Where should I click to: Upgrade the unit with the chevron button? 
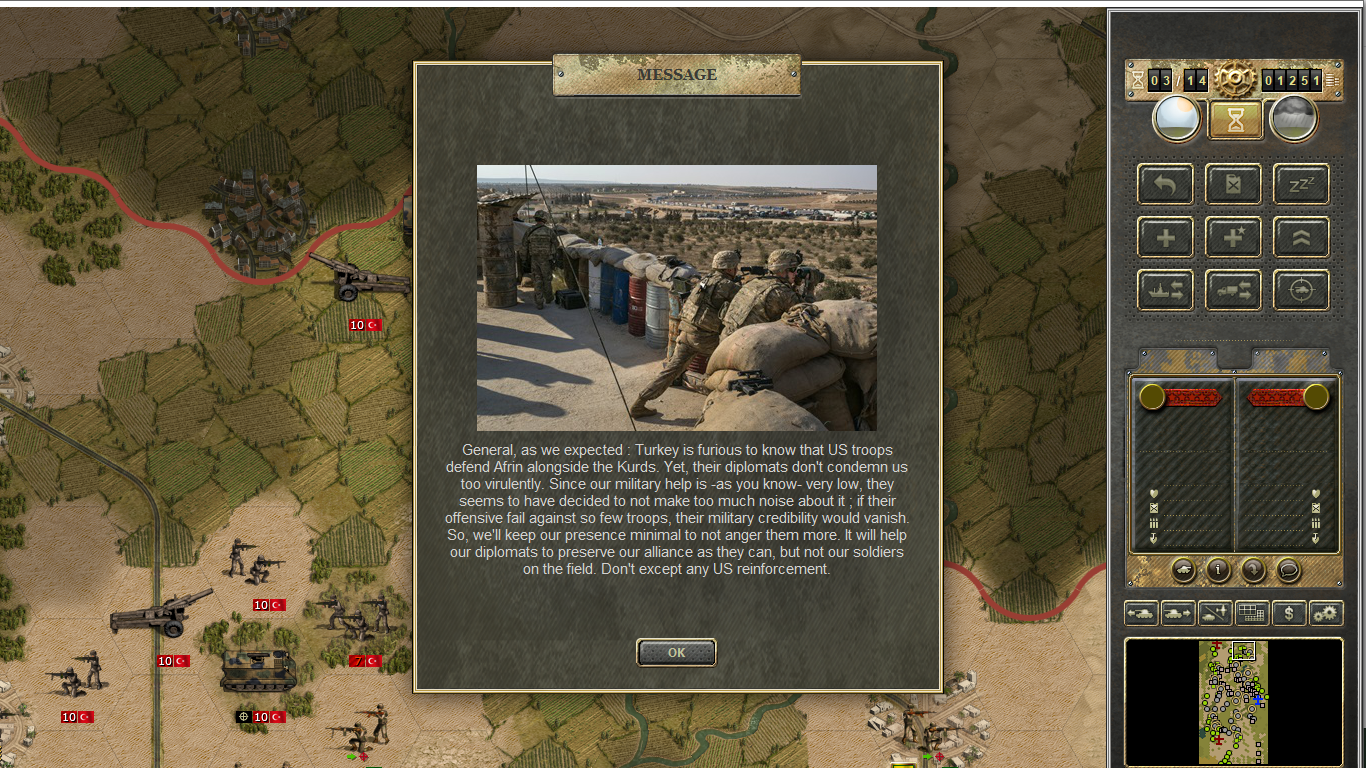pos(1301,237)
